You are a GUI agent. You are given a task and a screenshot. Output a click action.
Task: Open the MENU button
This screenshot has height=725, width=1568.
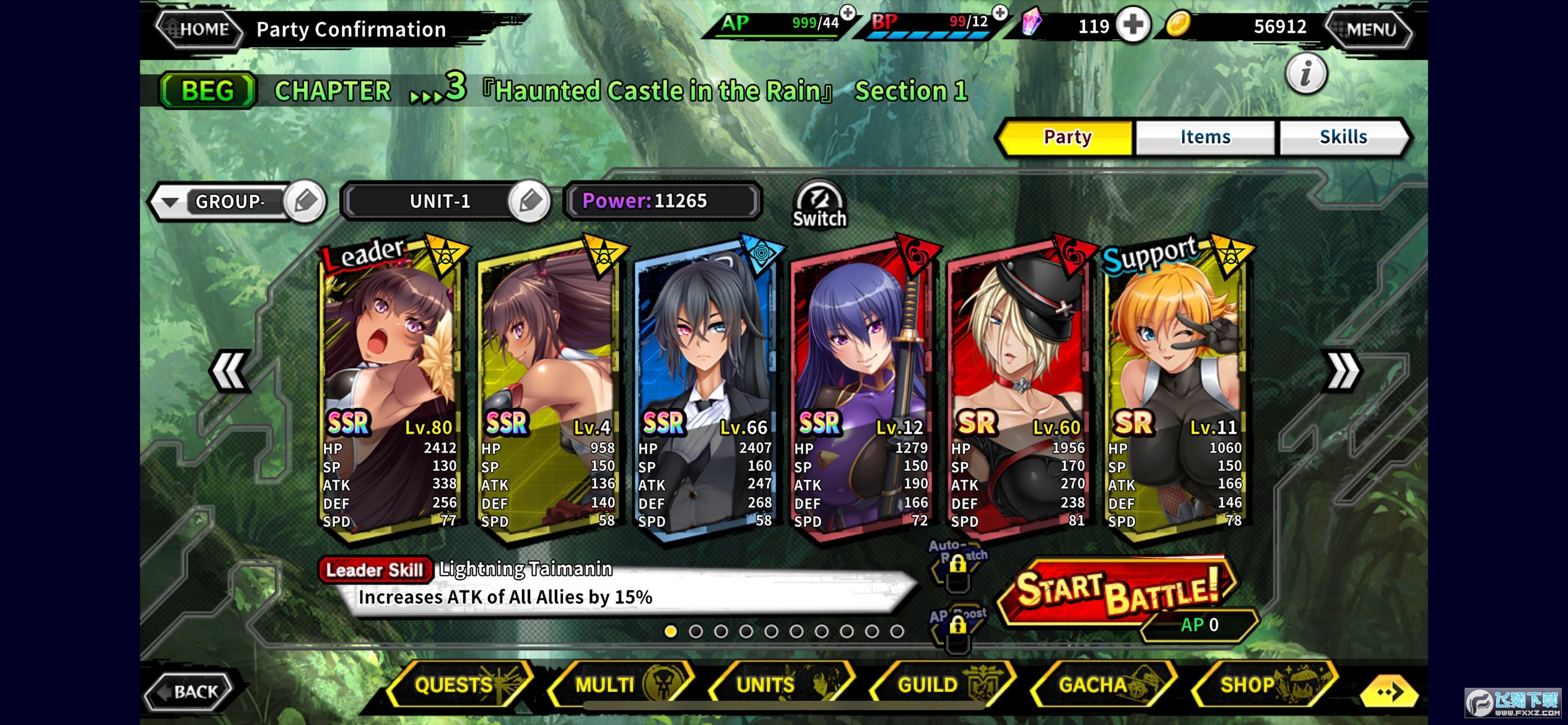point(1369,29)
